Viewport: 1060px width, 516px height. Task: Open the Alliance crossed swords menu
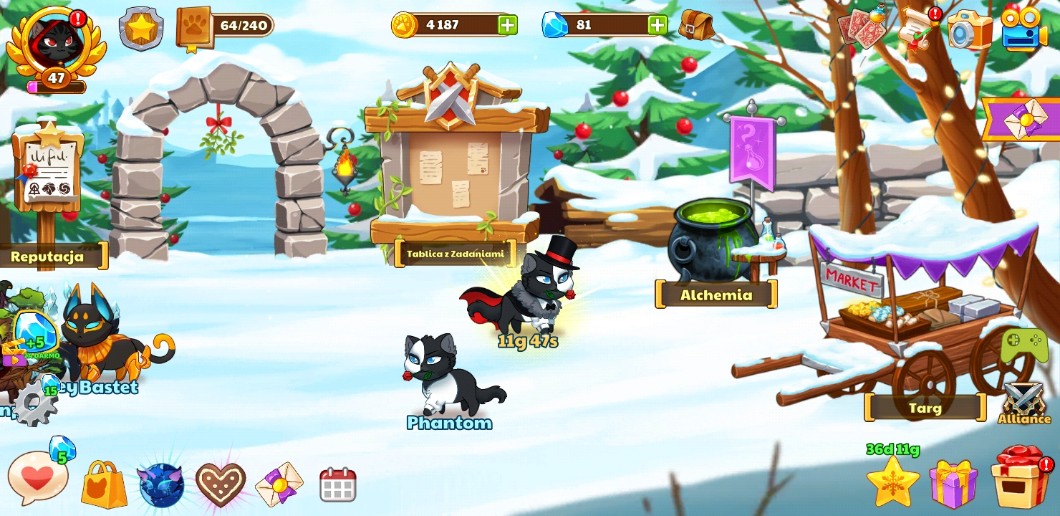coord(1024,402)
